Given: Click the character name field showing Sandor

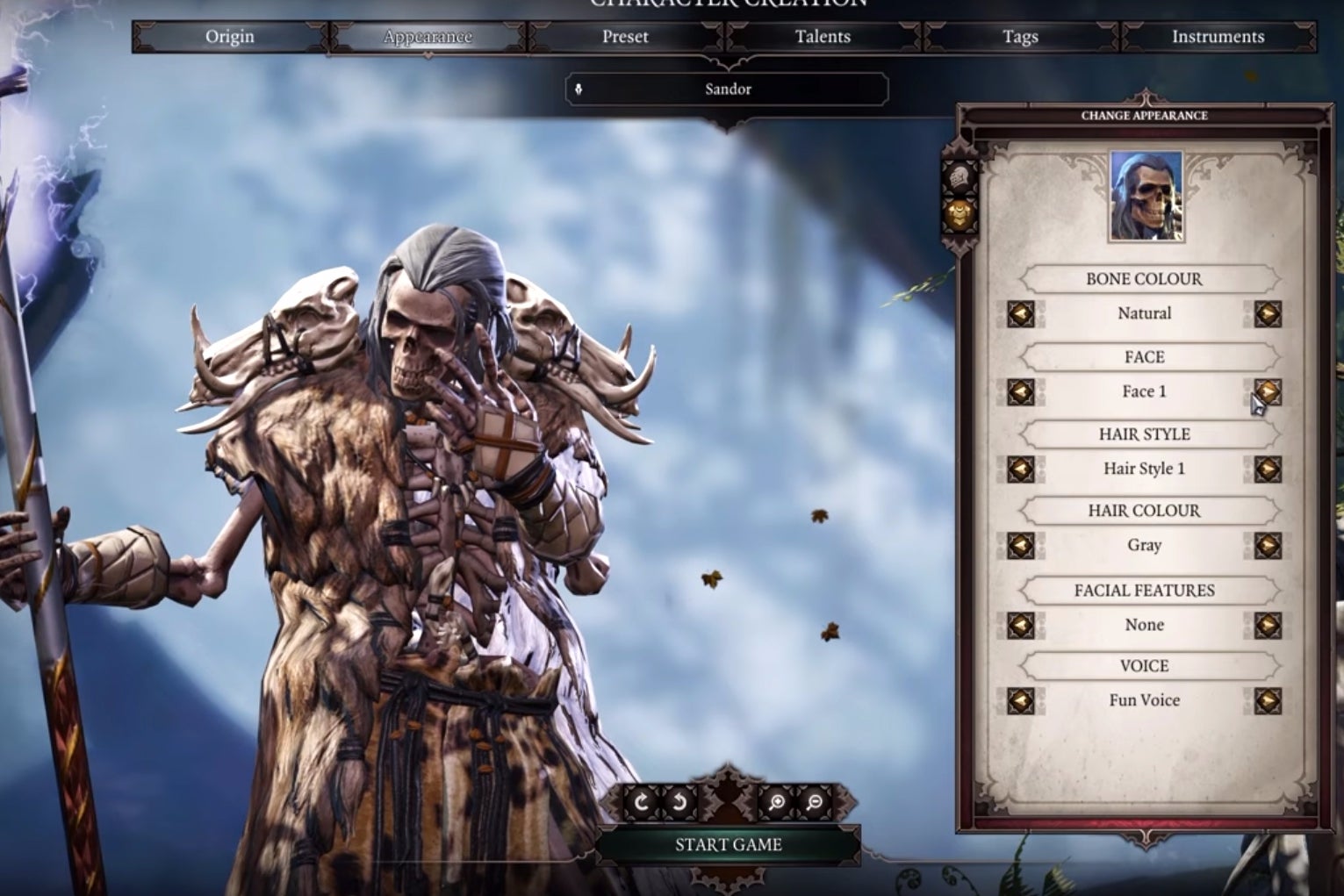Looking at the screenshot, I should coord(727,89).
